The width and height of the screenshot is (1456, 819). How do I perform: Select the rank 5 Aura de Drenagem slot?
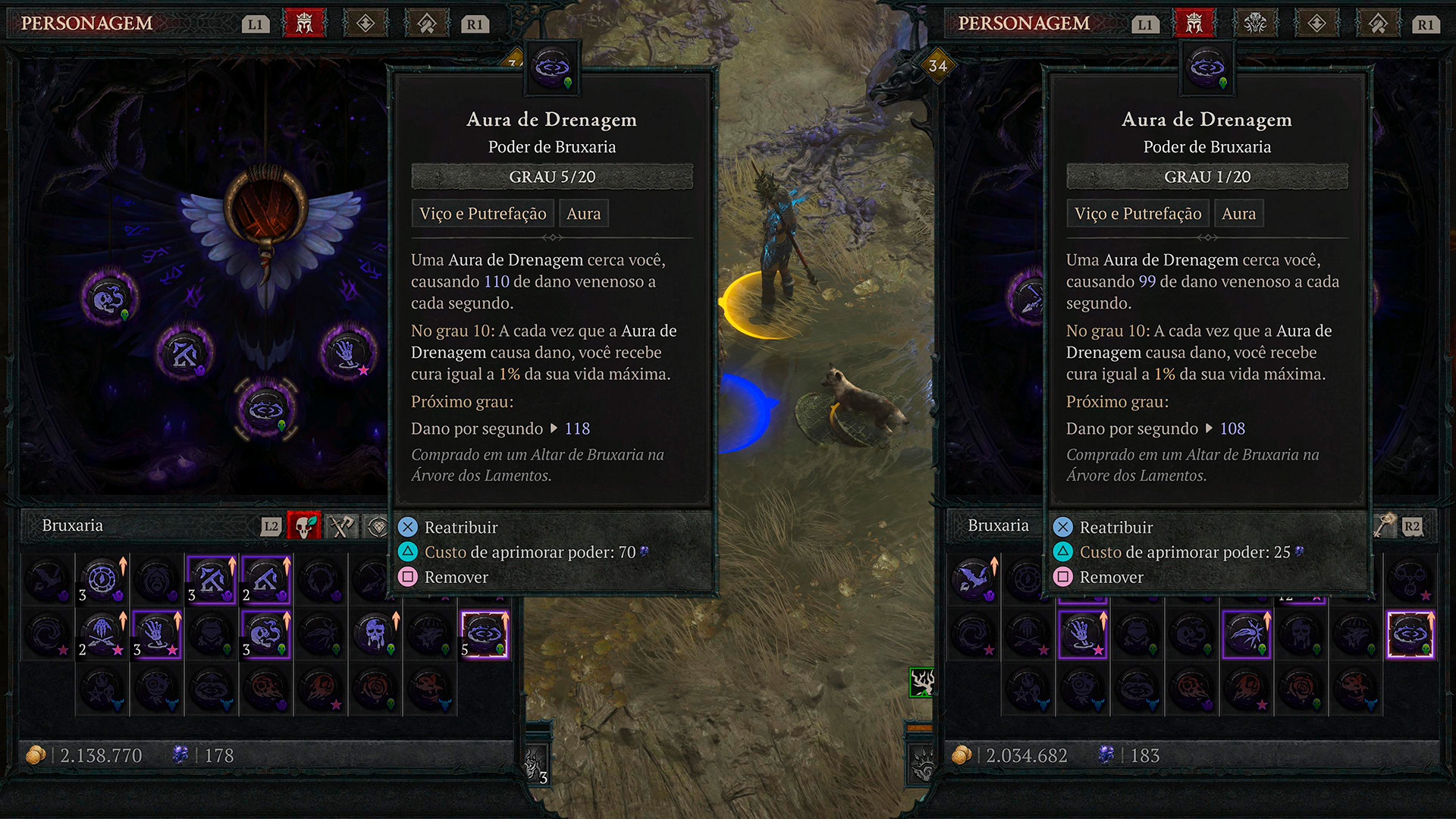pos(485,634)
